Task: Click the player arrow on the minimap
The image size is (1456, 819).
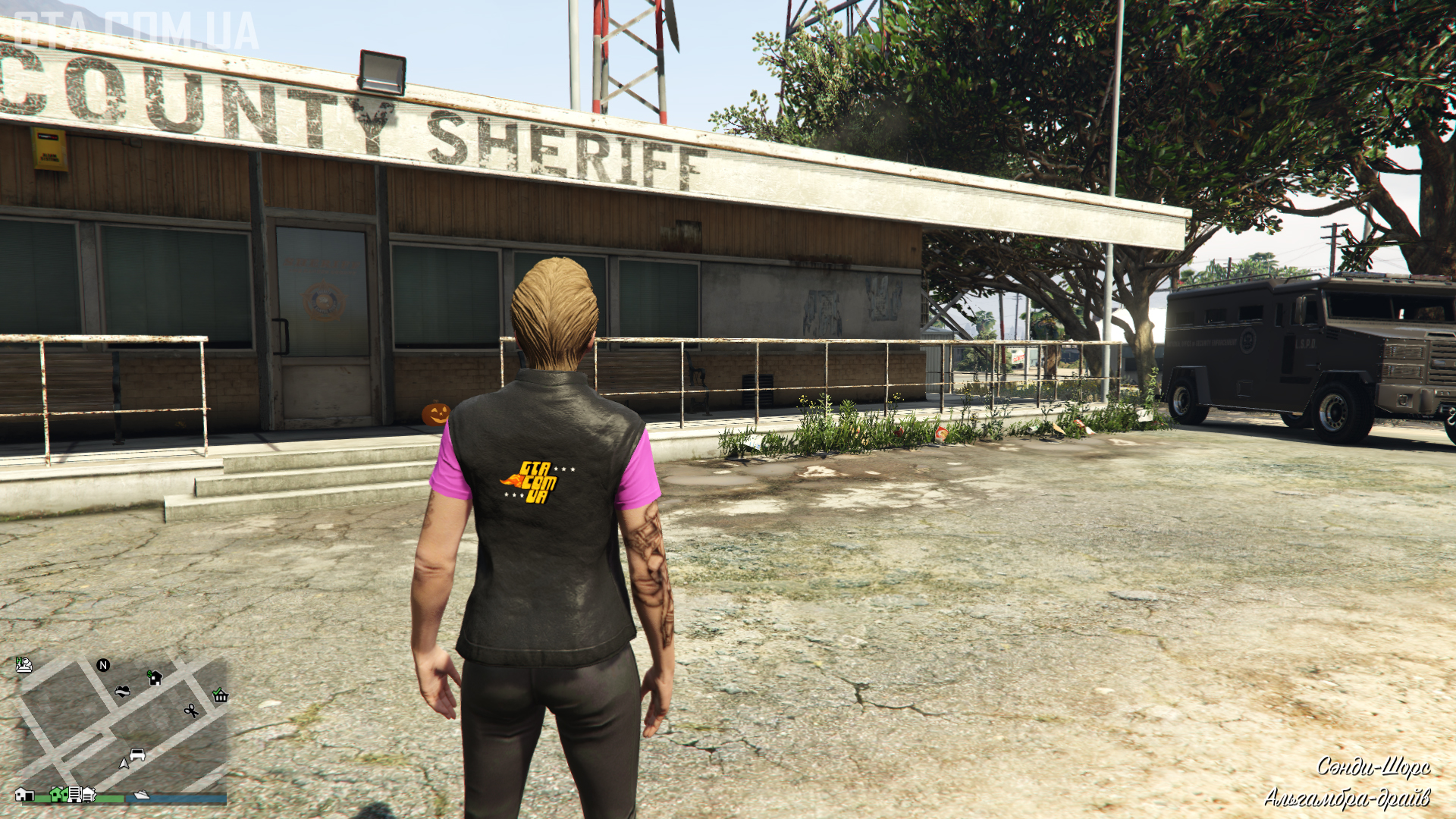Action: point(124,763)
